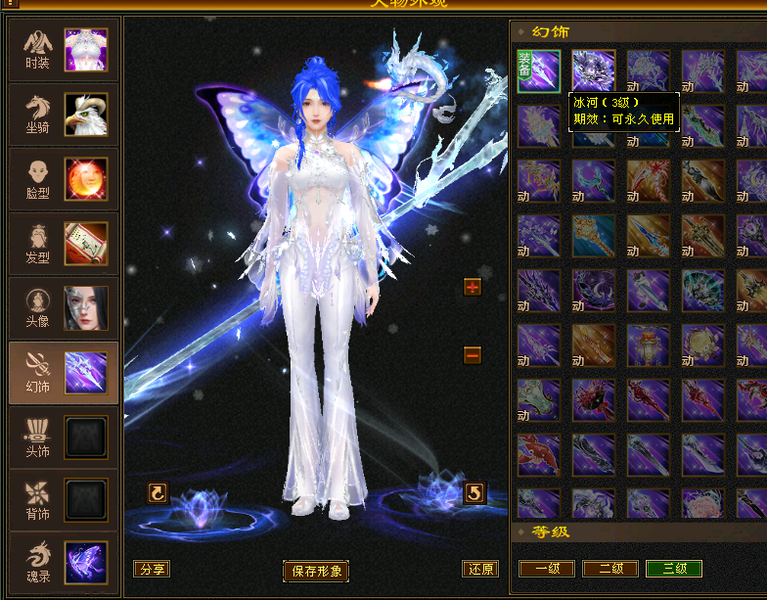Click the 分享 share button
Image resolution: width=767 pixels, height=600 pixels.
tap(151, 569)
